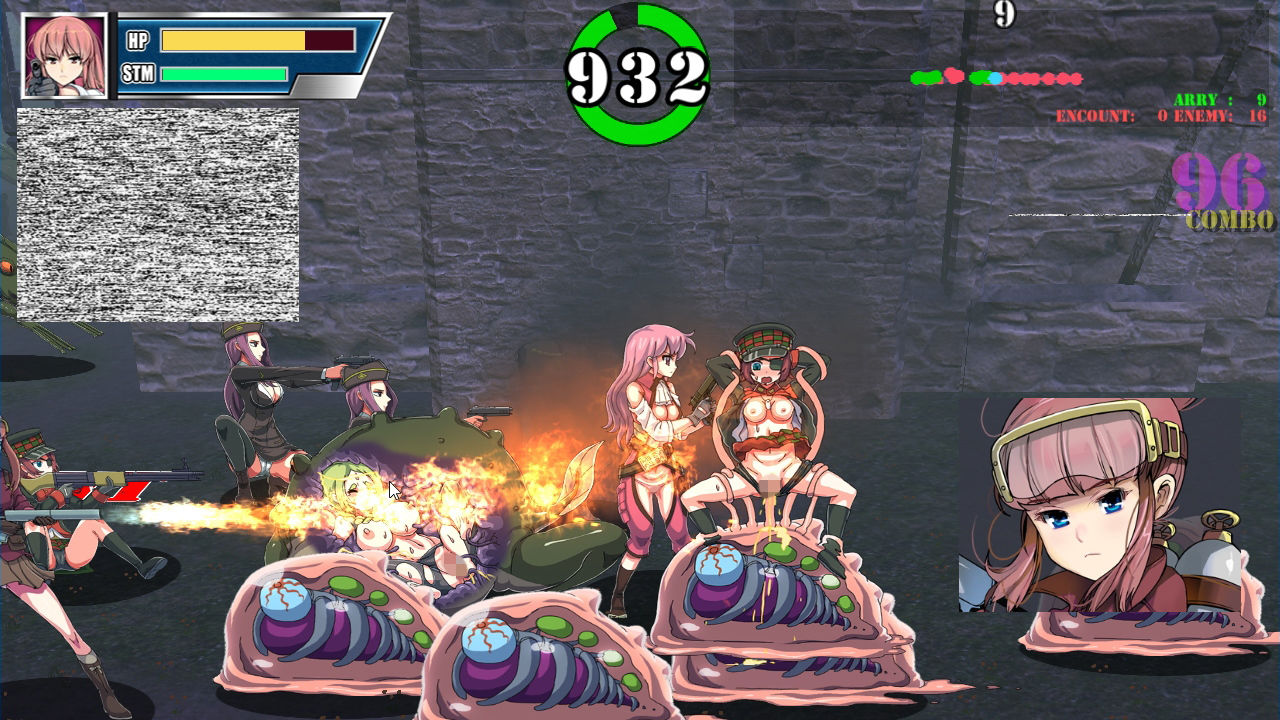
Task: Select the static noise monitor panel
Action: tap(158, 214)
